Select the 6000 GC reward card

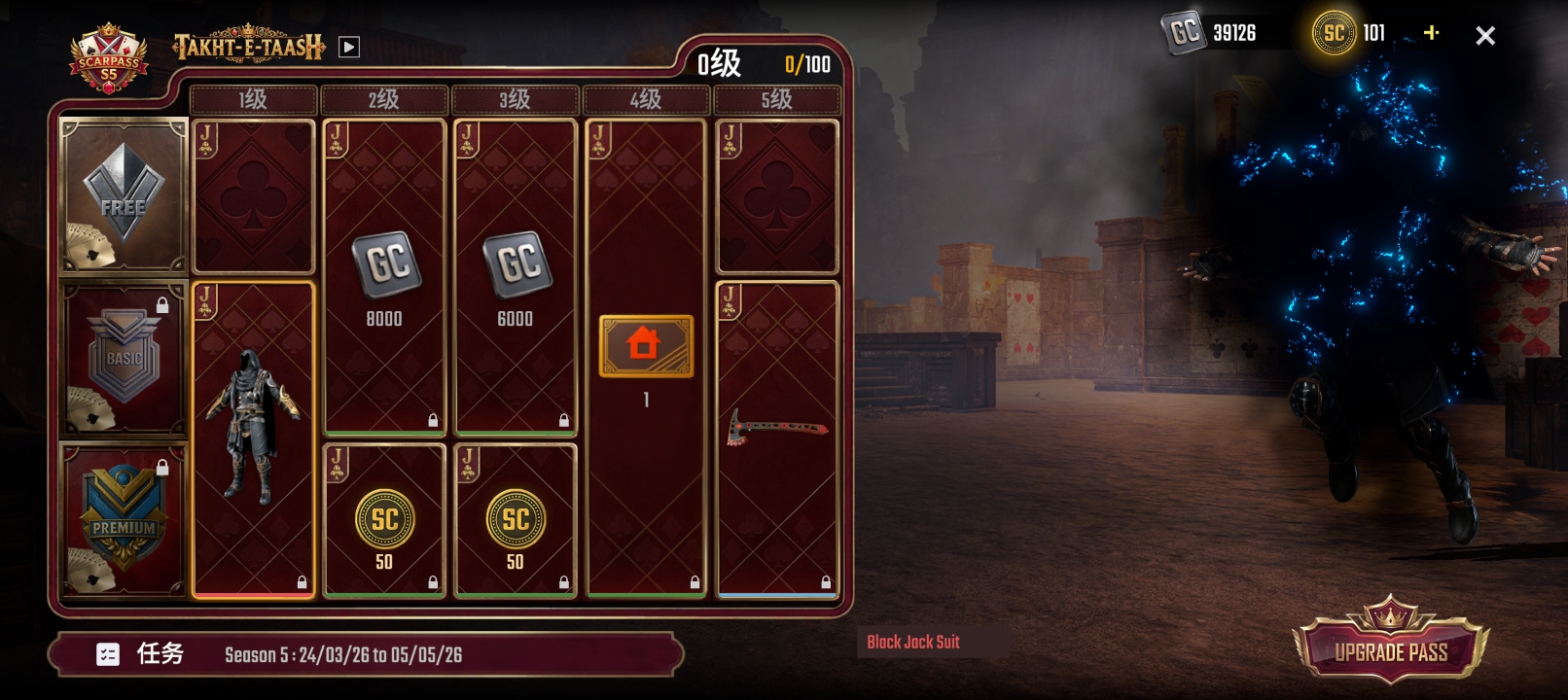click(x=516, y=277)
